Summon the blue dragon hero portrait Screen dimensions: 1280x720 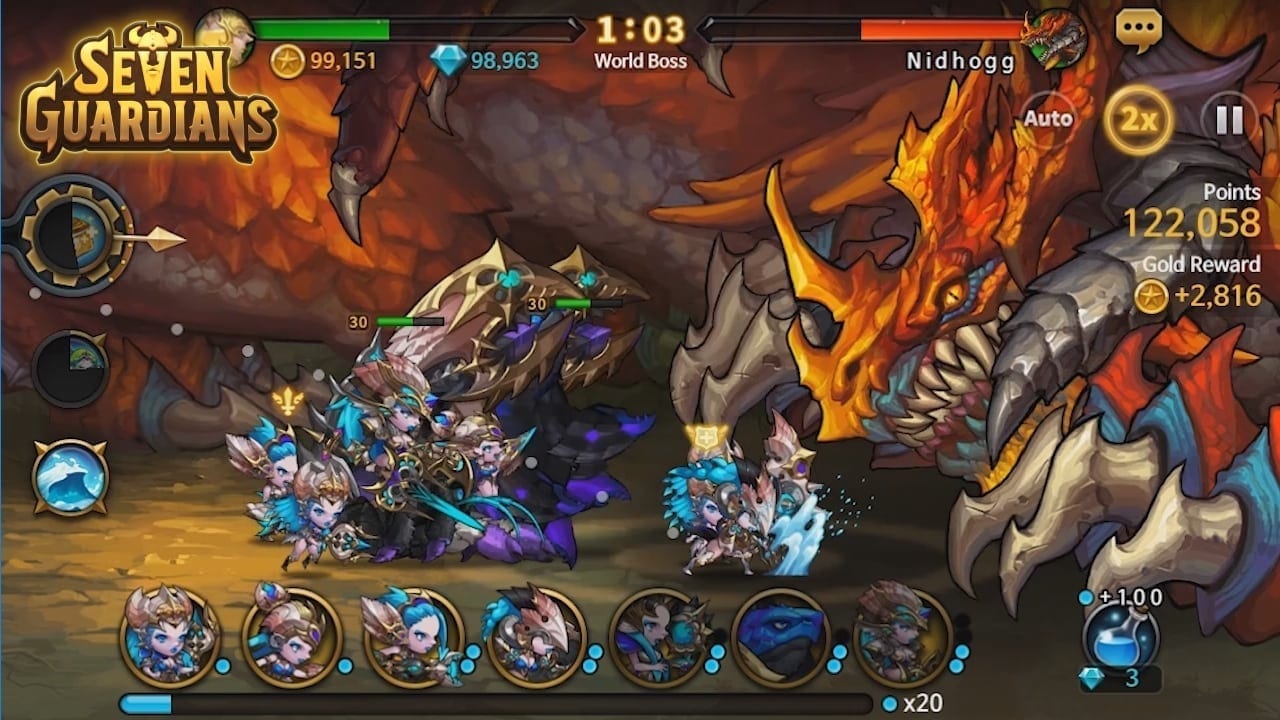click(781, 637)
